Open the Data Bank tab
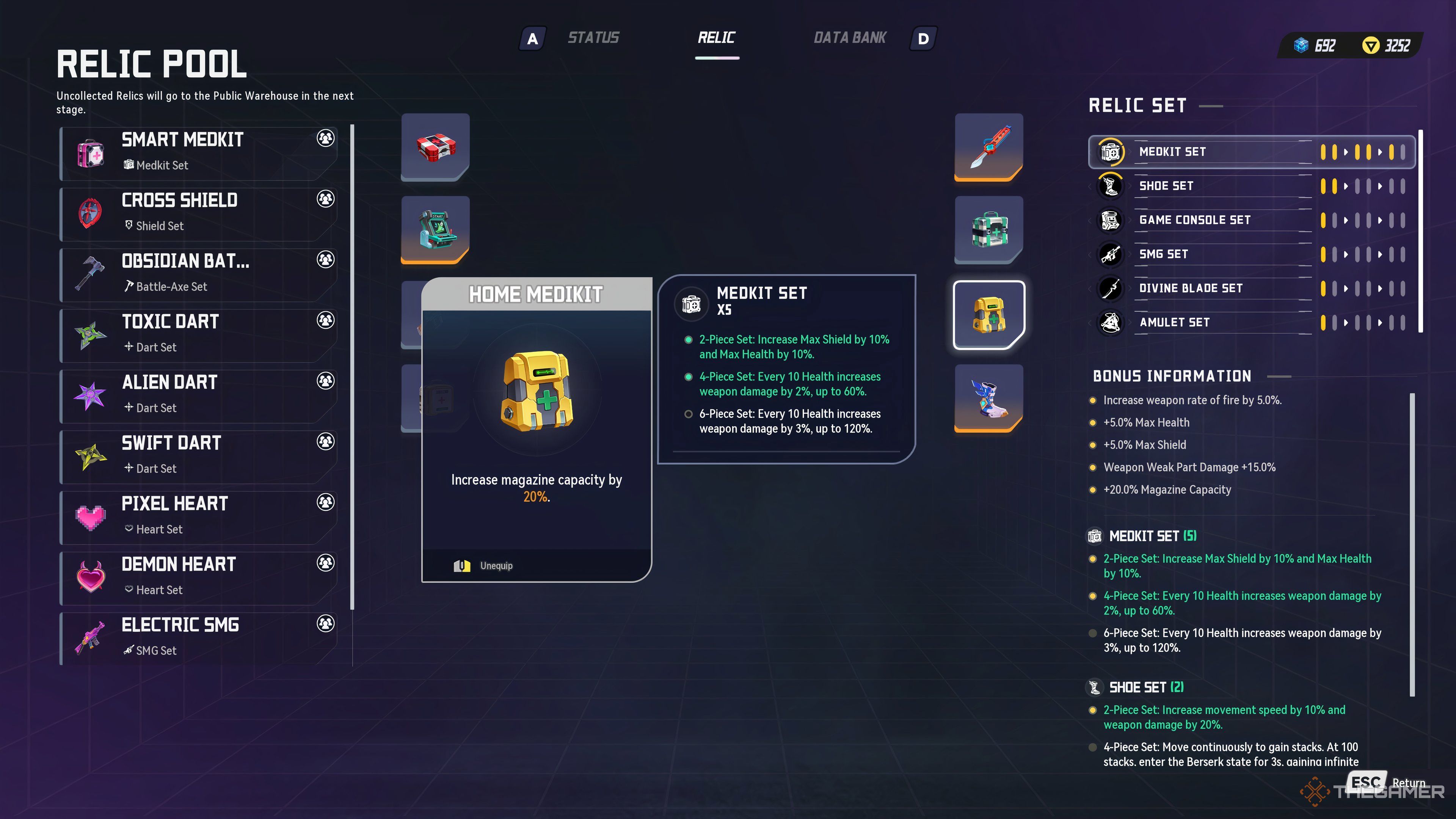Screen dimensions: 1456x819 pyautogui.click(x=850, y=37)
